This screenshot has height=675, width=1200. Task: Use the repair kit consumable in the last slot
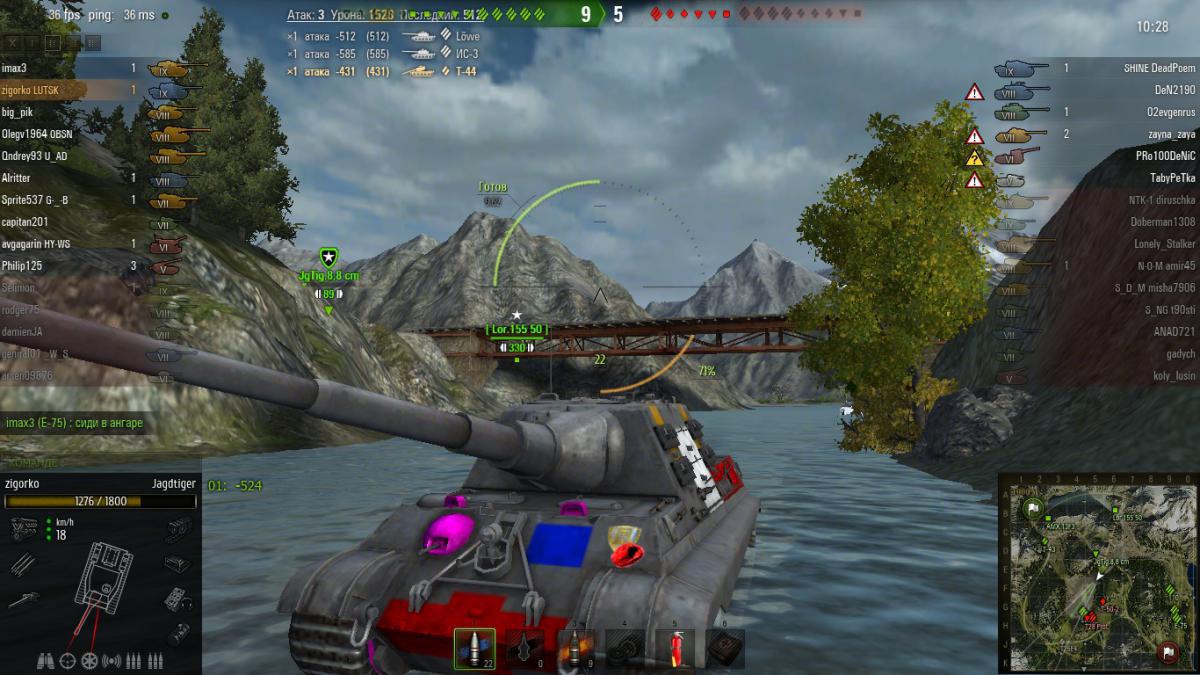coord(725,647)
